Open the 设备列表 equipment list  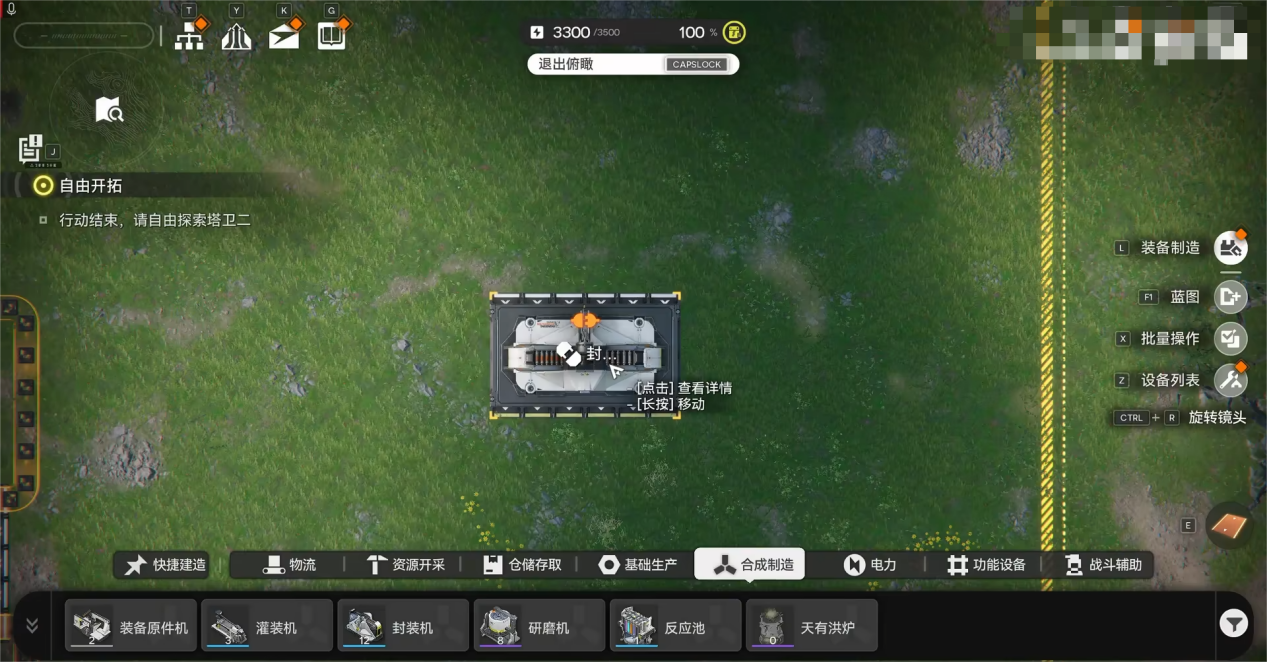(1230, 381)
